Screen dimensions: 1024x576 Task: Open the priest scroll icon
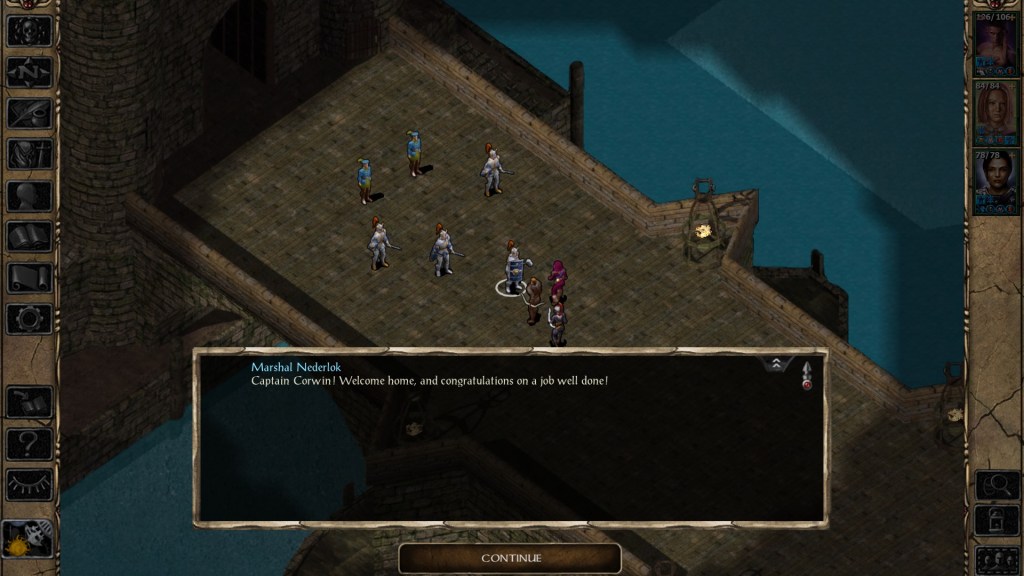[x=30, y=278]
